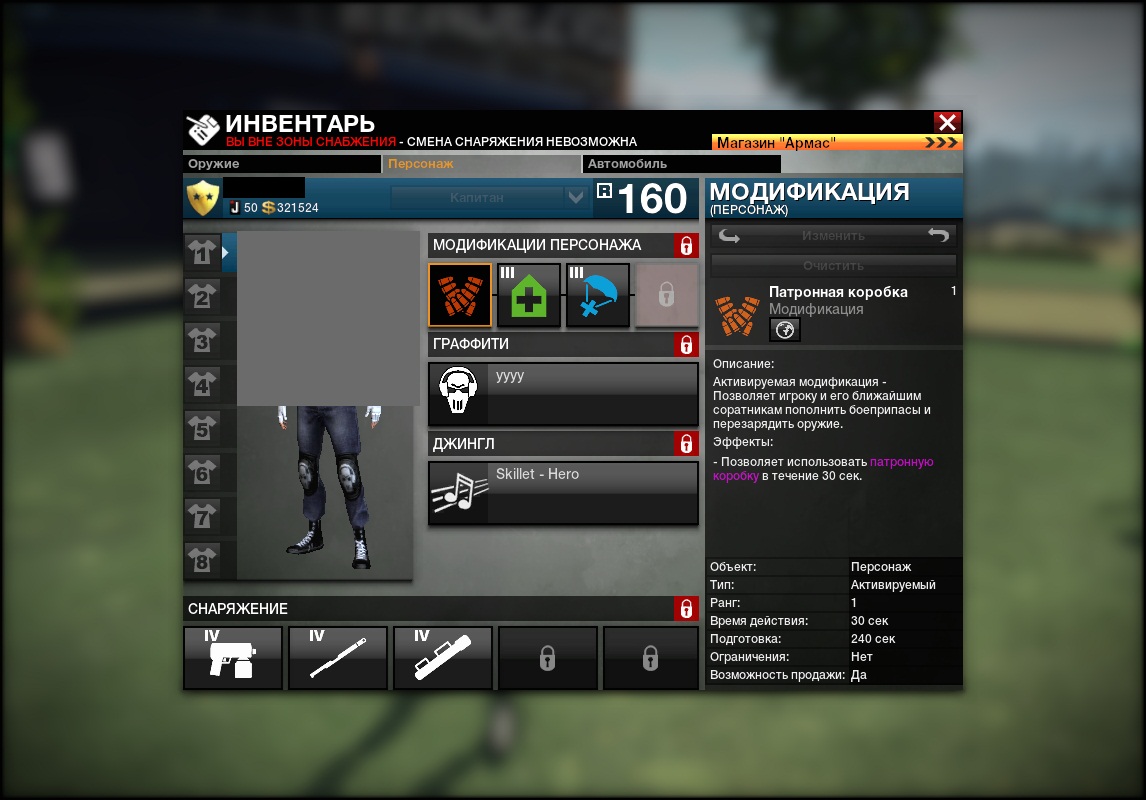Viewport: 1146px width, 800px height.
Task: Select the green medical cross modification
Action: pyautogui.click(x=529, y=295)
